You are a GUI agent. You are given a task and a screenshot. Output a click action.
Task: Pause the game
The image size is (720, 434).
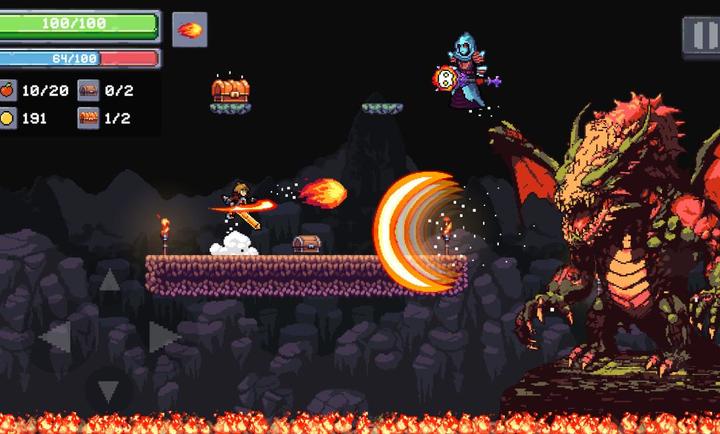coord(699,35)
